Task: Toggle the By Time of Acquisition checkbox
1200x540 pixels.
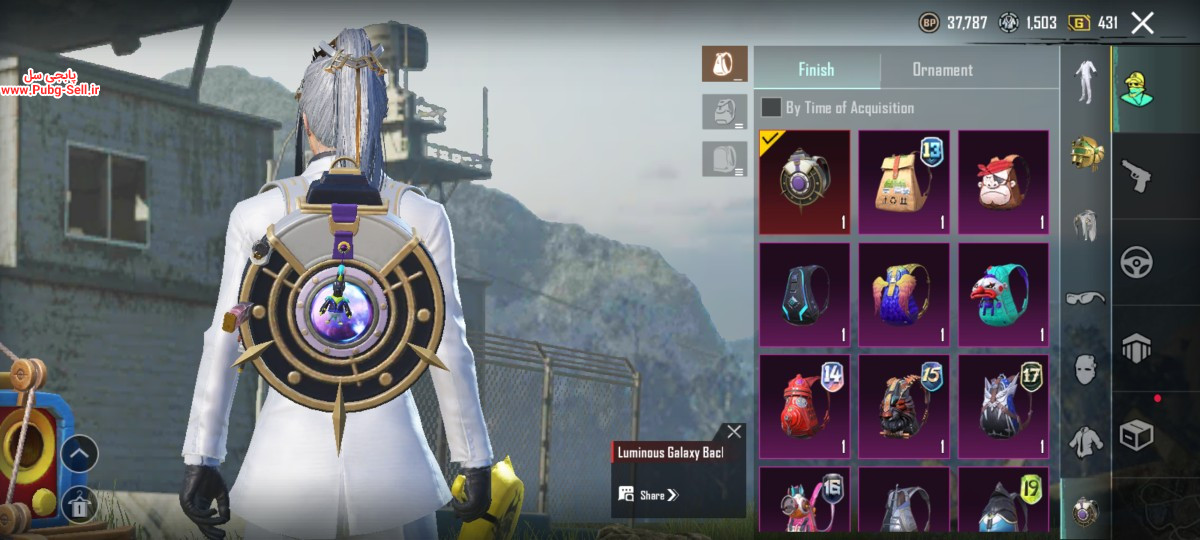Action: 771,108
